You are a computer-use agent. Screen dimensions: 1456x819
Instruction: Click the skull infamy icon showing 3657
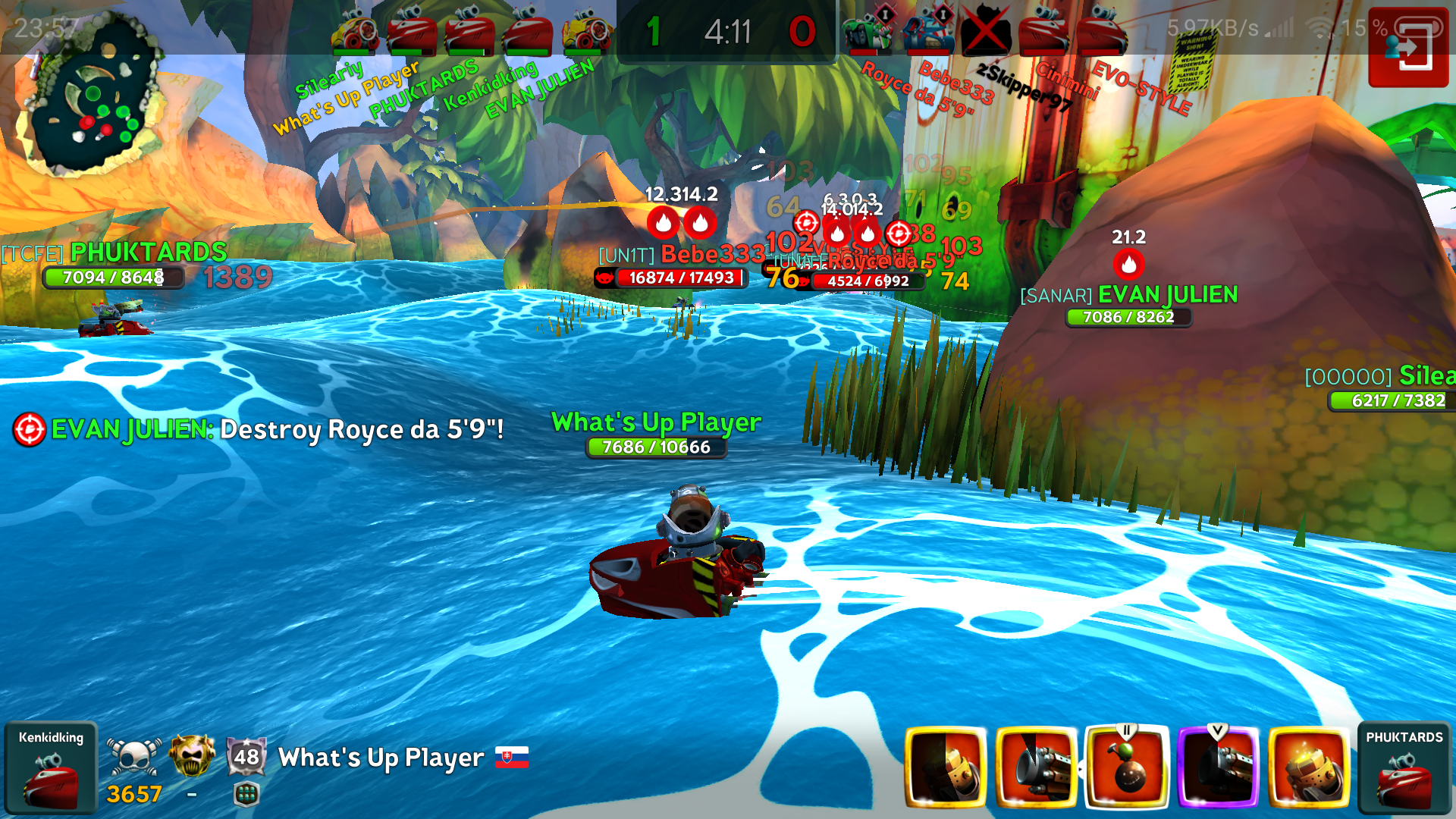coord(134,757)
